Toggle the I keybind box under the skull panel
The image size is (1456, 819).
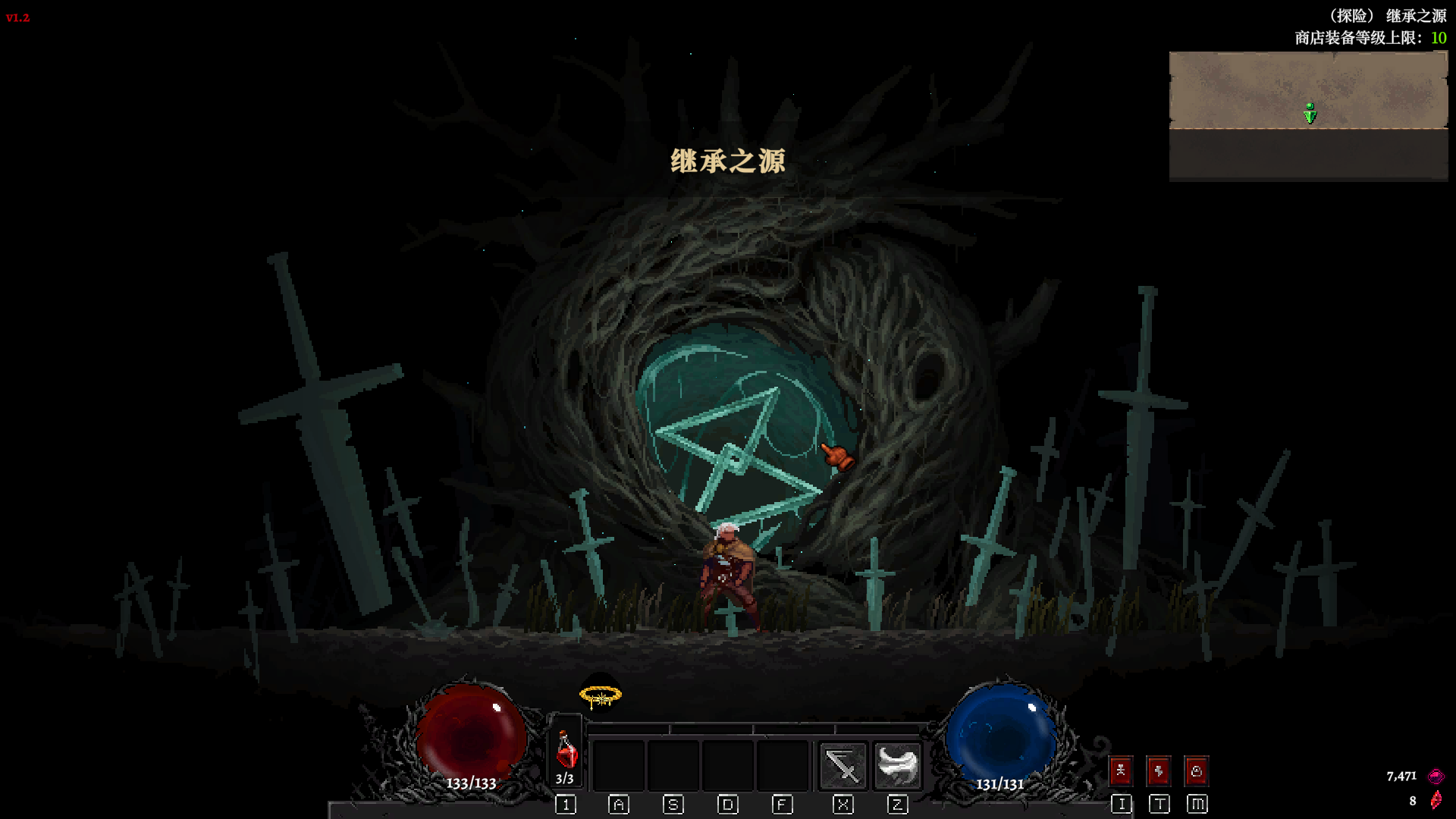pos(1122,805)
